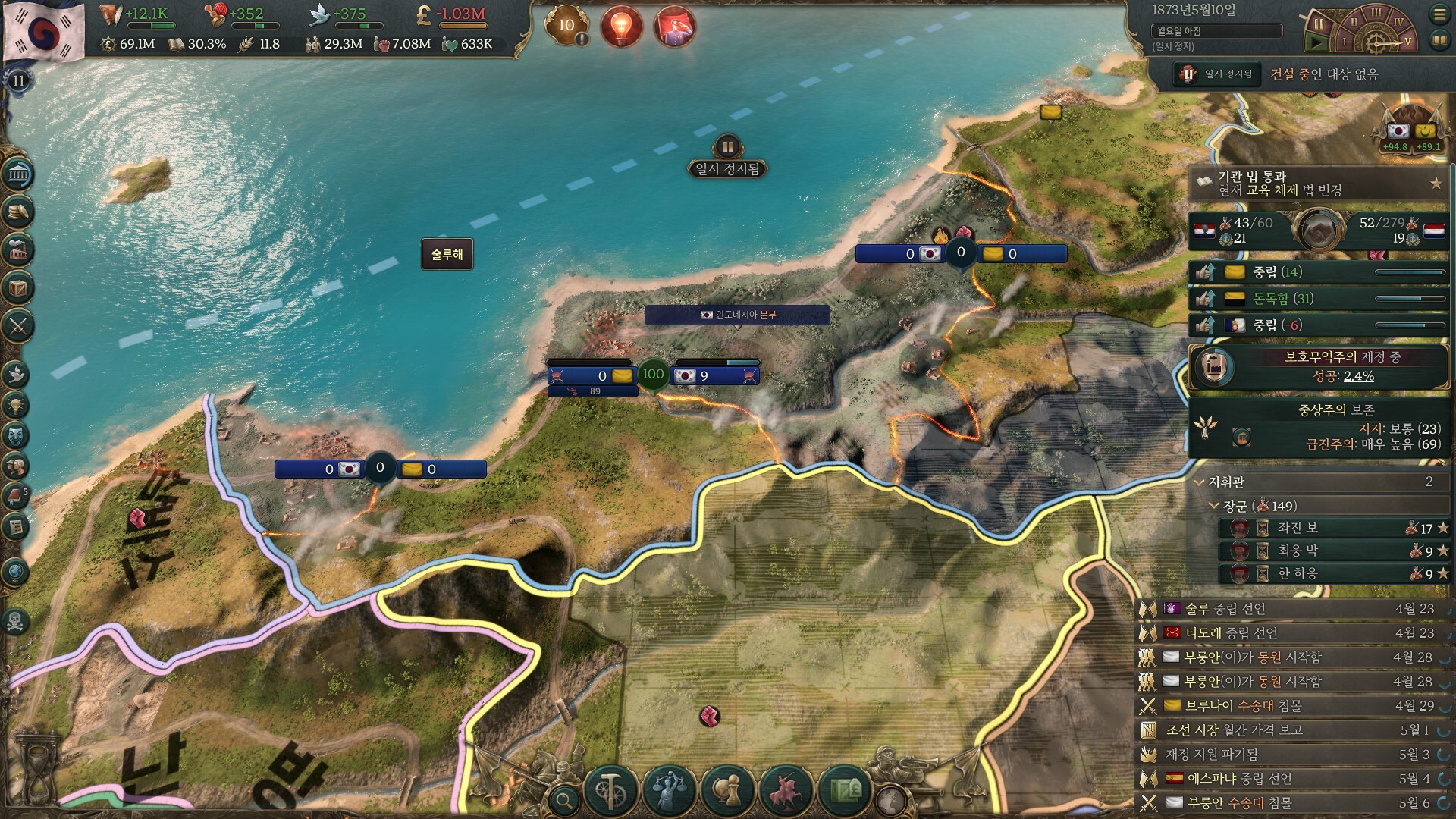The height and width of the screenshot is (819, 1456).
Task: Open the military panel with crossed swords icon
Action: click(x=17, y=327)
